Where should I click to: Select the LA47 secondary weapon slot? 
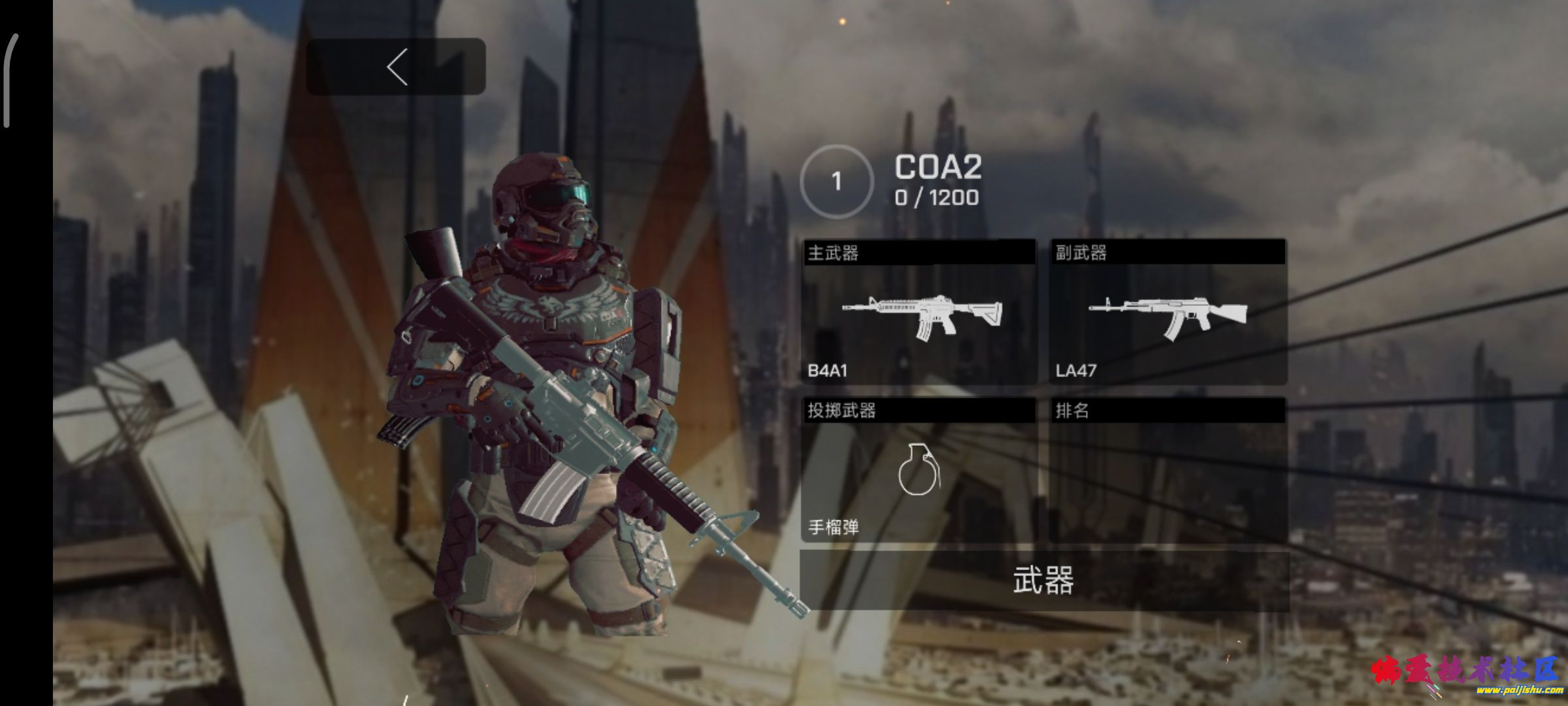pyautogui.click(x=1168, y=312)
